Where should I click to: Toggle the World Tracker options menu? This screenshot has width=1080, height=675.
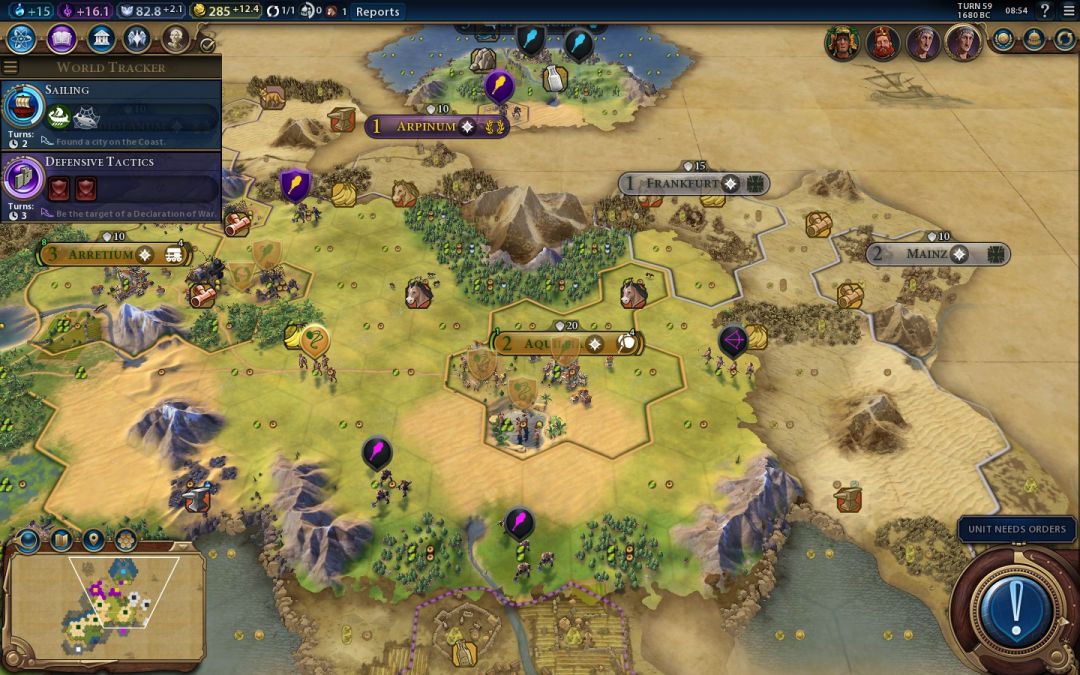point(11,67)
